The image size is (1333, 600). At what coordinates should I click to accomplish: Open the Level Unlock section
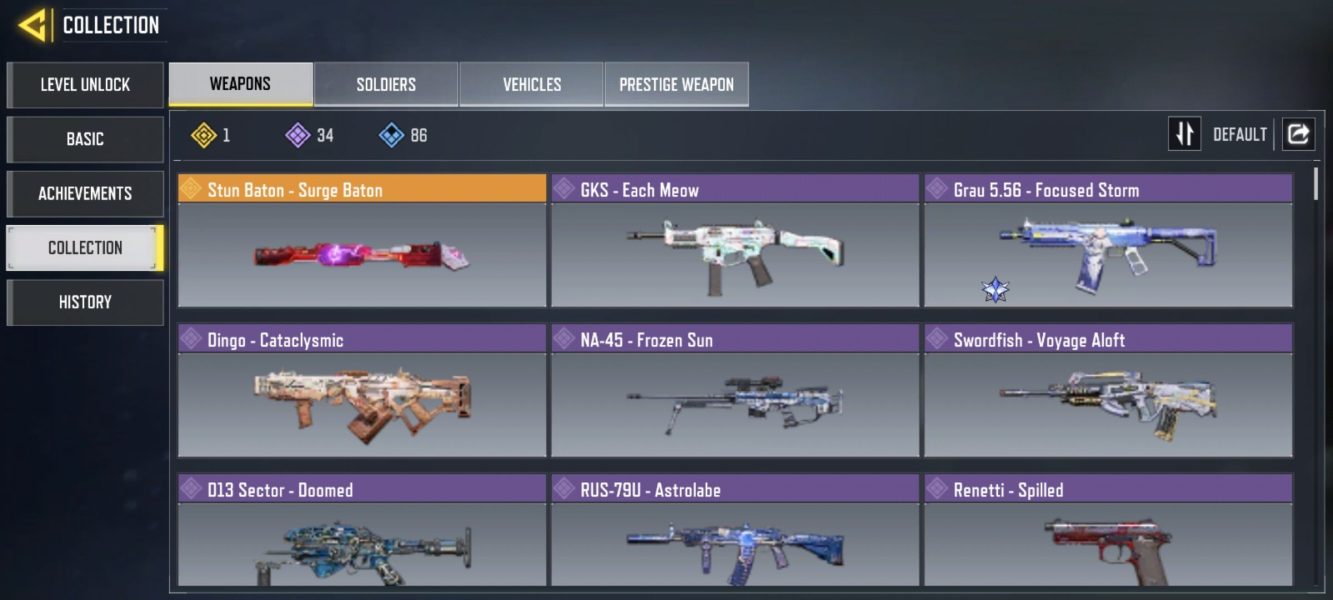tap(85, 85)
